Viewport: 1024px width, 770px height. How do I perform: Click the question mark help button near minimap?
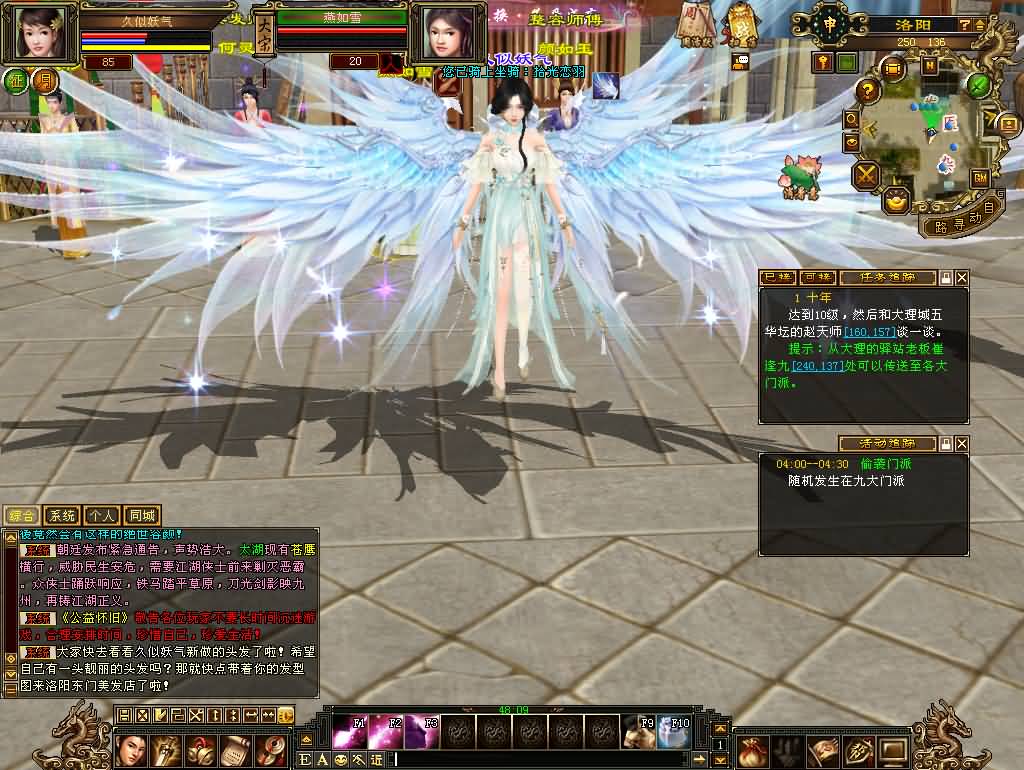point(868,91)
